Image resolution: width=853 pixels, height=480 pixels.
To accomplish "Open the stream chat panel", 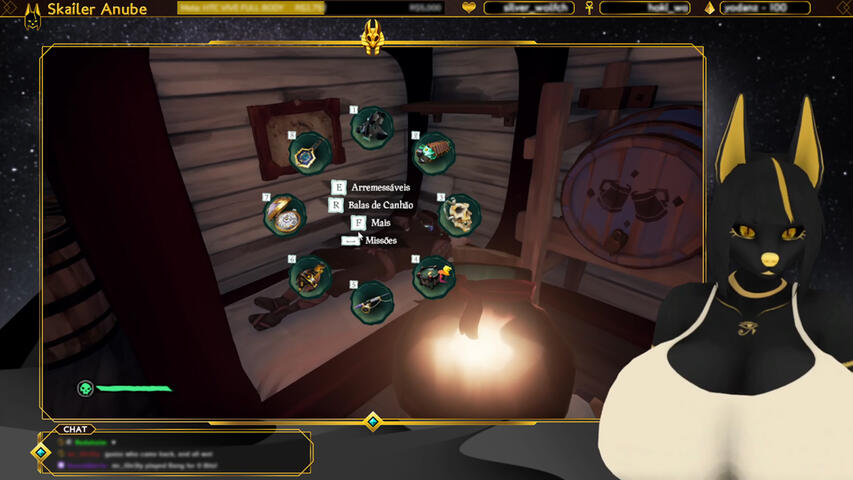I will 75,429.
